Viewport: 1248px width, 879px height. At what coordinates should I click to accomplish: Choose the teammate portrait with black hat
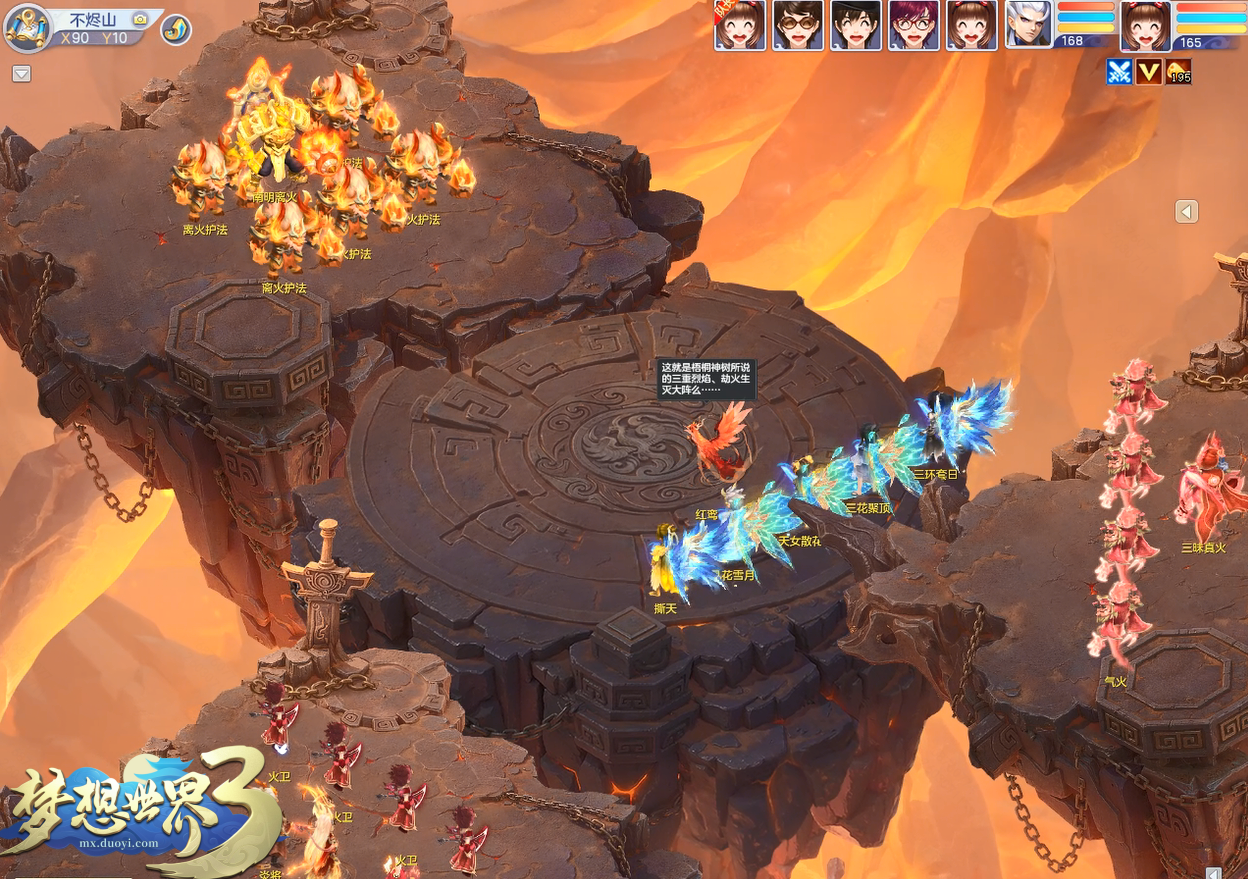856,25
